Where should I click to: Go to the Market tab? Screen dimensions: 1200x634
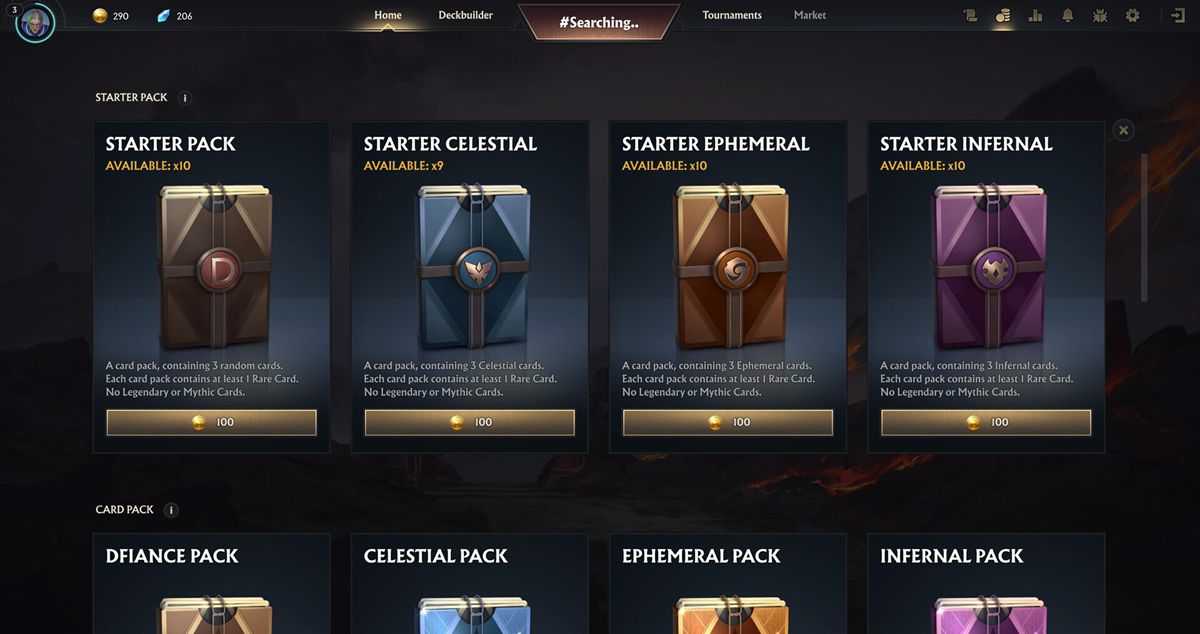[810, 16]
